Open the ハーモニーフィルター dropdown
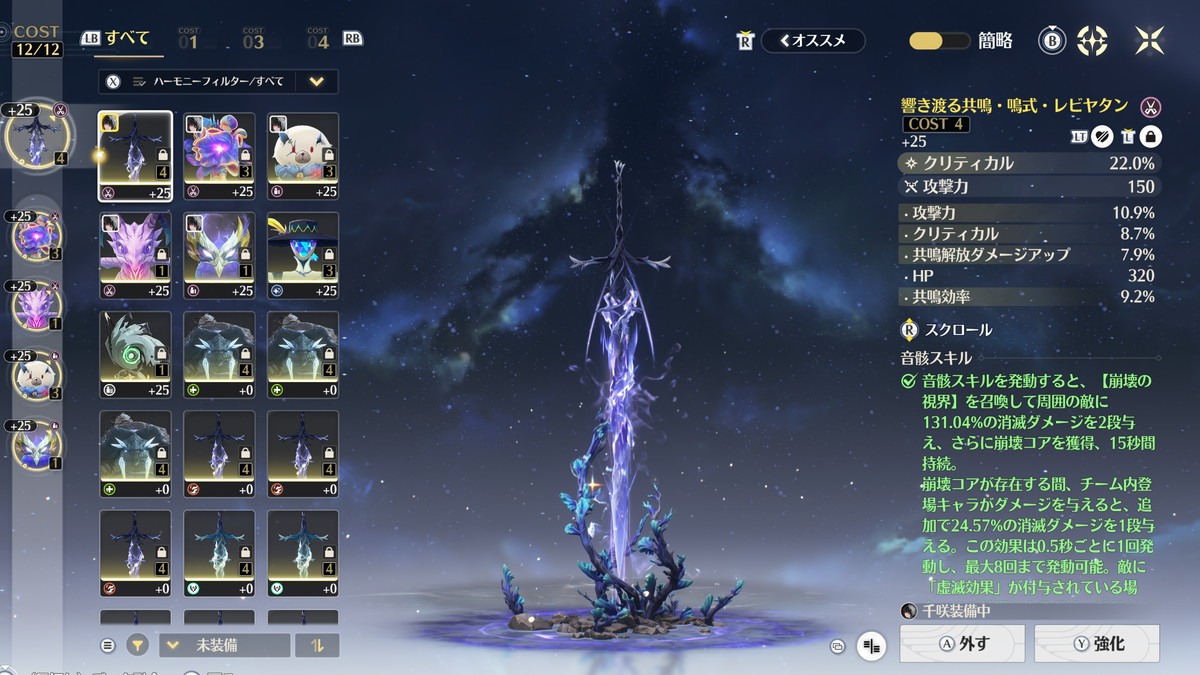 316,82
